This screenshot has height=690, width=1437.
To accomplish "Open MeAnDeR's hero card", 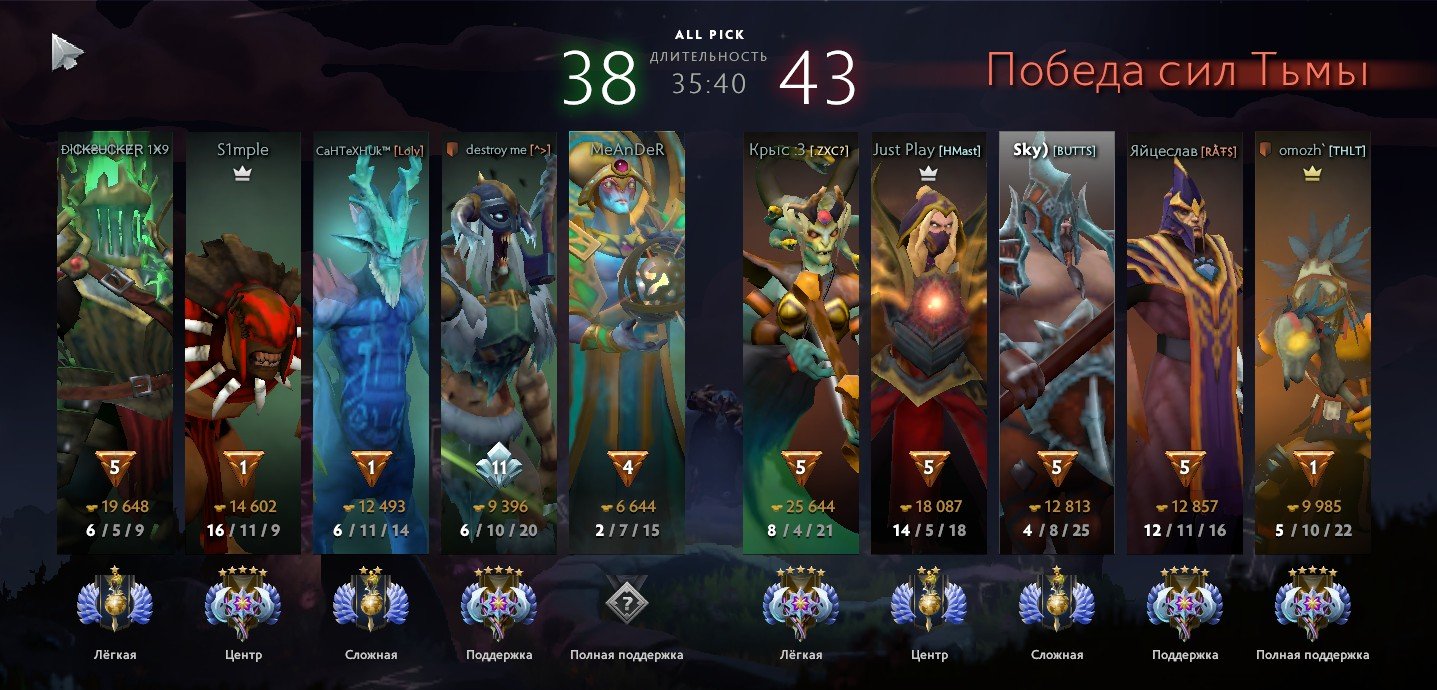I will [627, 340].
